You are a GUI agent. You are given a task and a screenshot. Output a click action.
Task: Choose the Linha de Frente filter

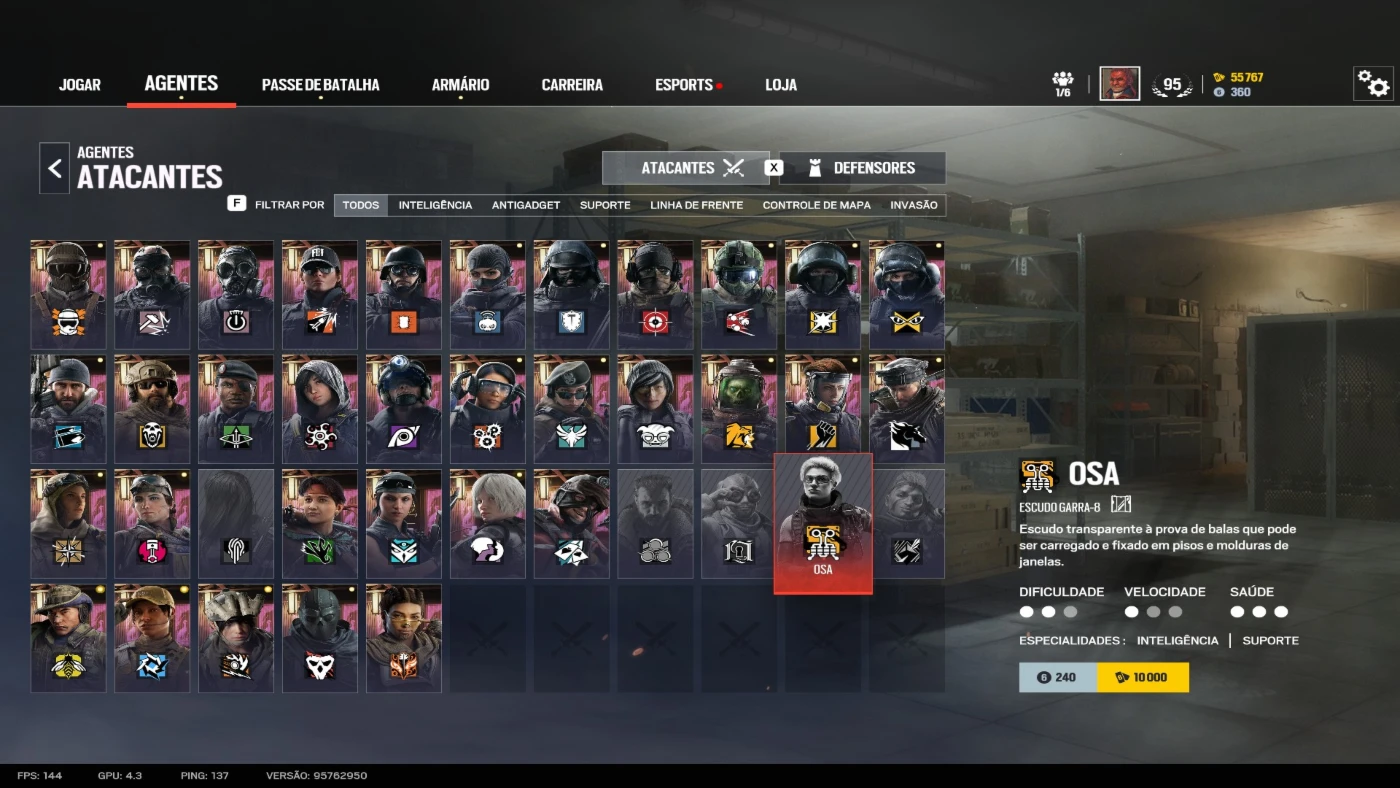696,205
